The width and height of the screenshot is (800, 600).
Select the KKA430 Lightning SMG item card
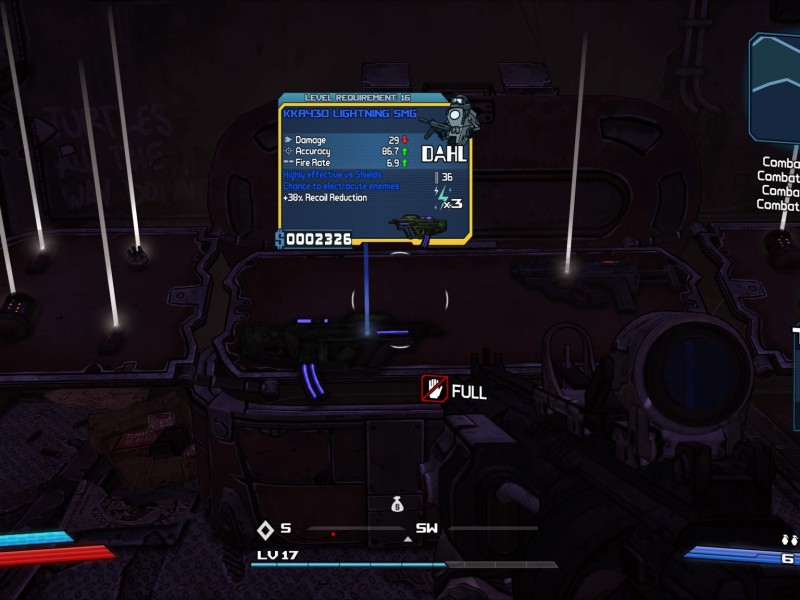pos(375,170)
